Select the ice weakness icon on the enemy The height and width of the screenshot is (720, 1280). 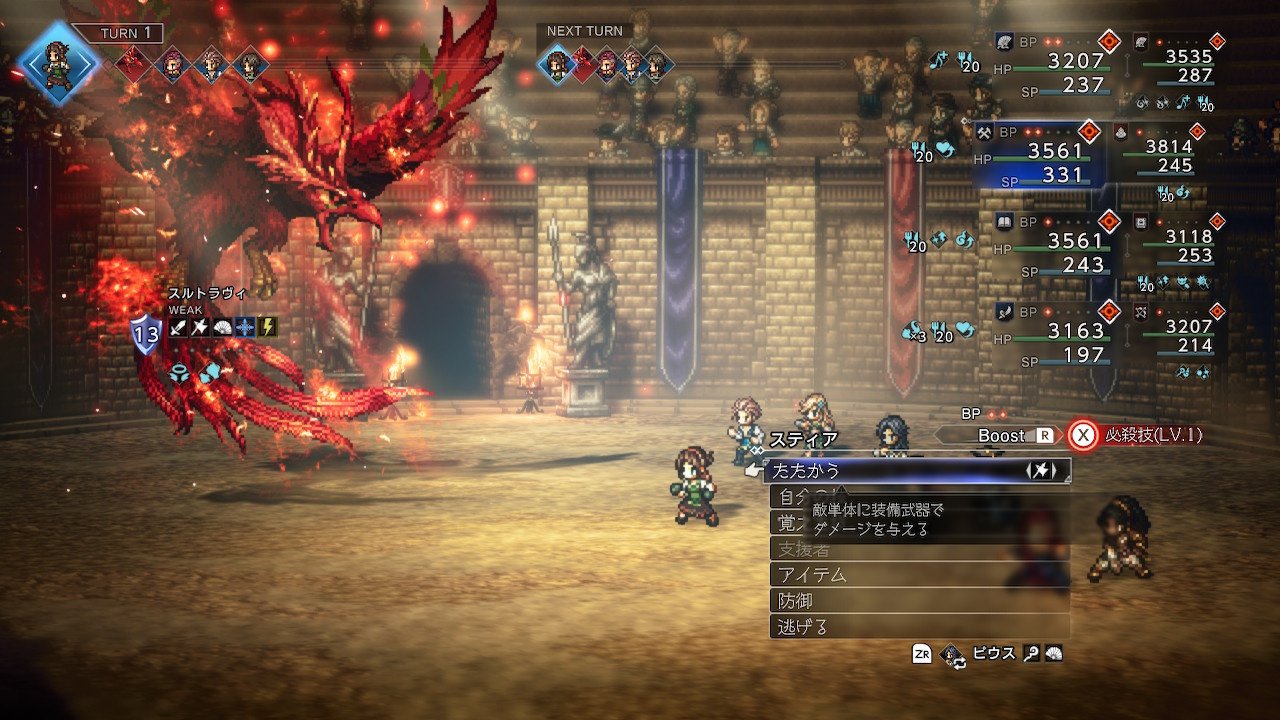click(x=245, y=326)
